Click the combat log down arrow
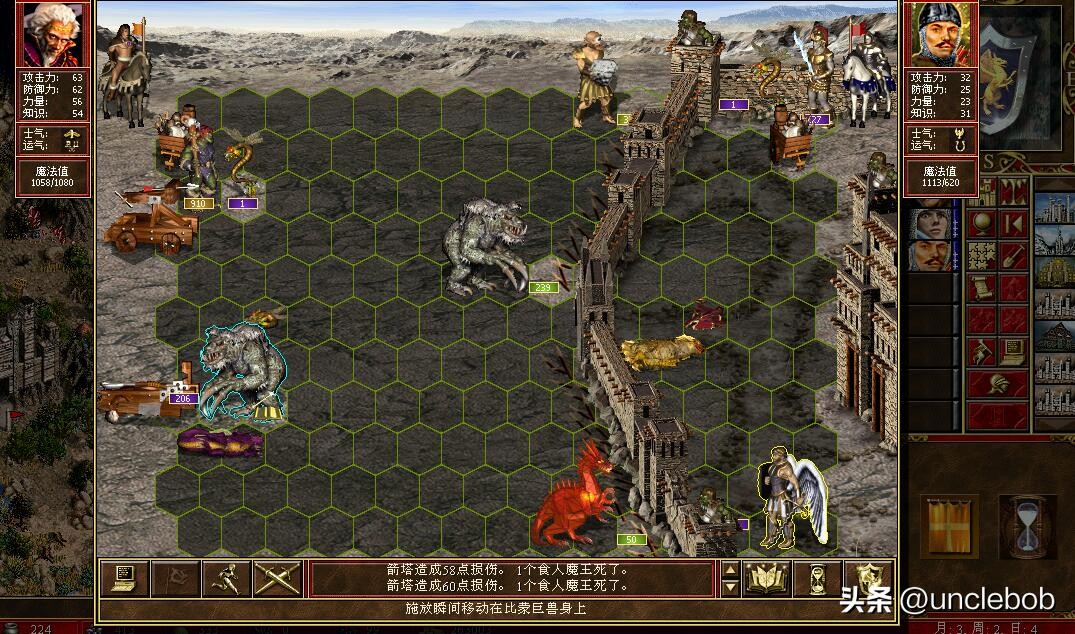This screenshot has width=1075, height=634. [730, 587]
